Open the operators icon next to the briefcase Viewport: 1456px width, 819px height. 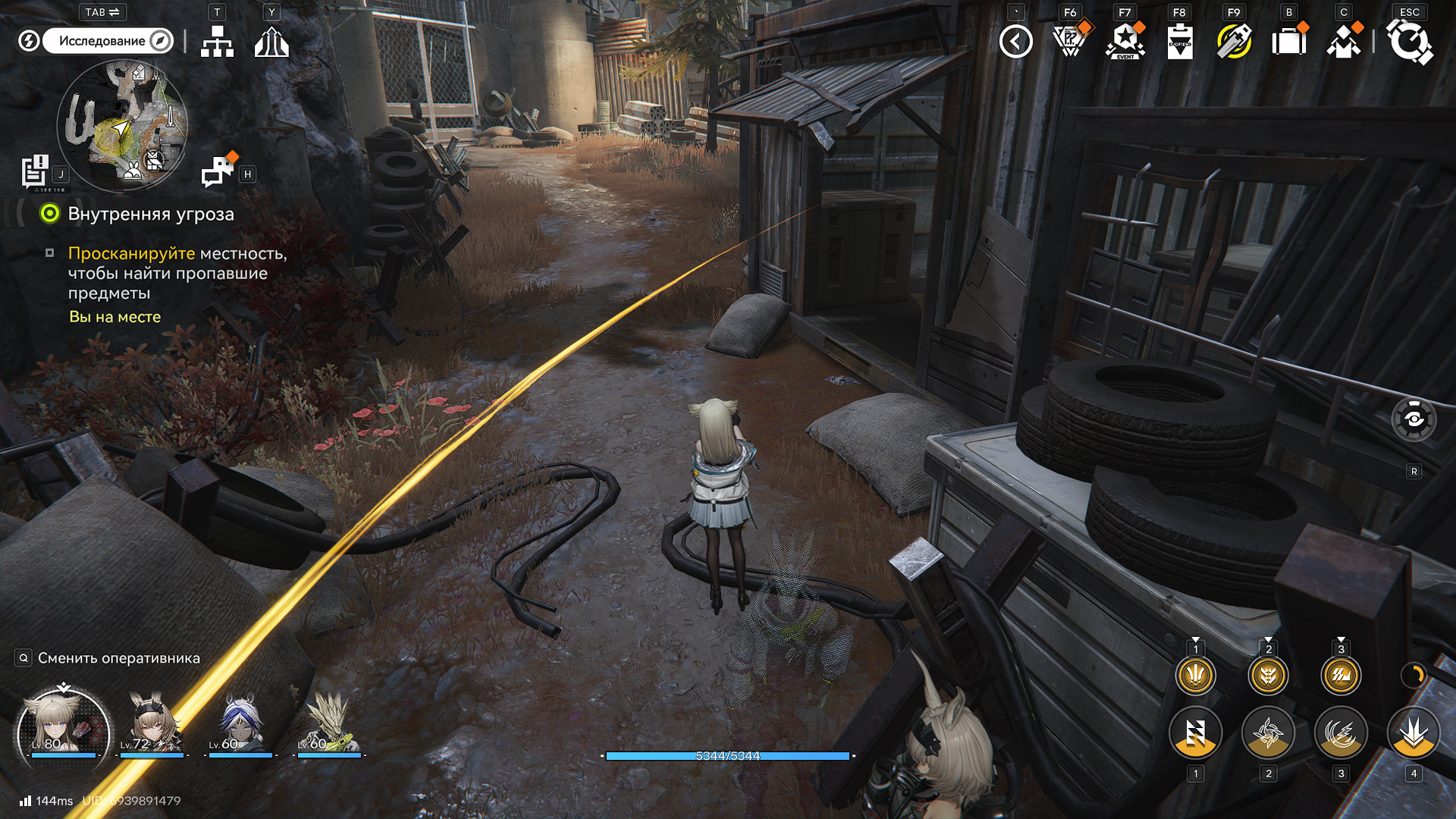point(1344,41)
